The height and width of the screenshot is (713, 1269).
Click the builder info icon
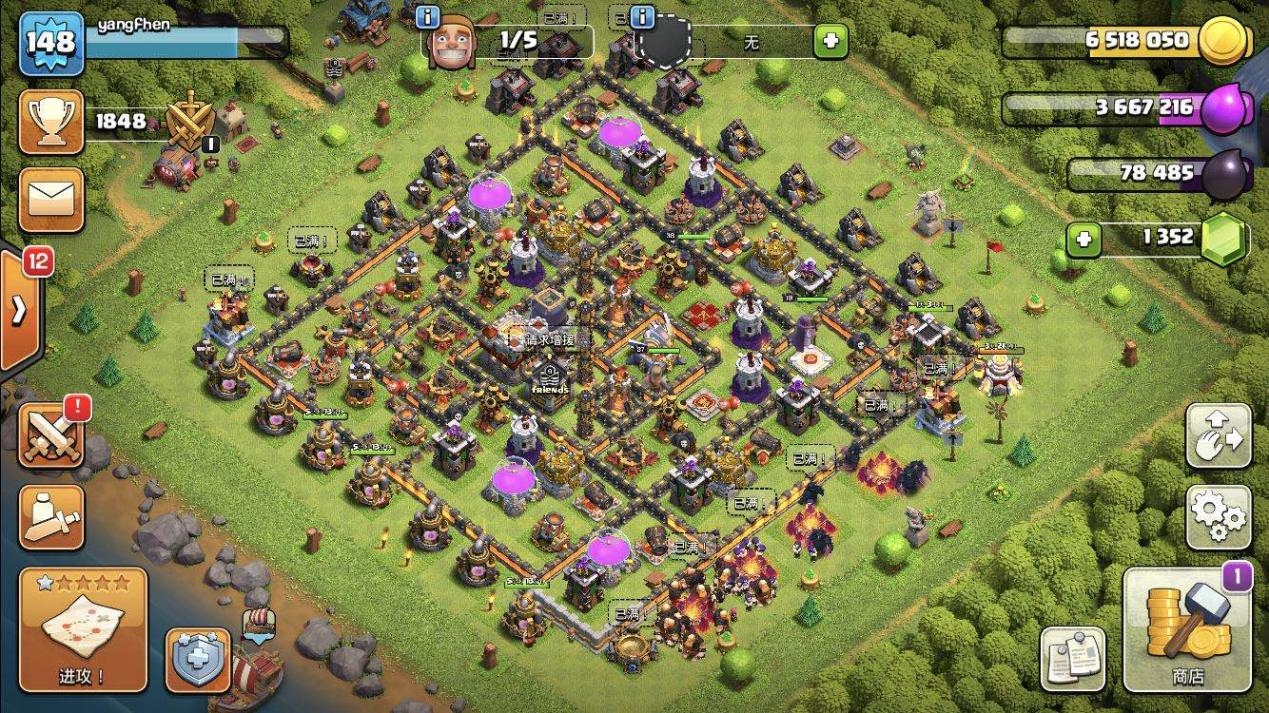pyautogui.click(x=428, y=17)
